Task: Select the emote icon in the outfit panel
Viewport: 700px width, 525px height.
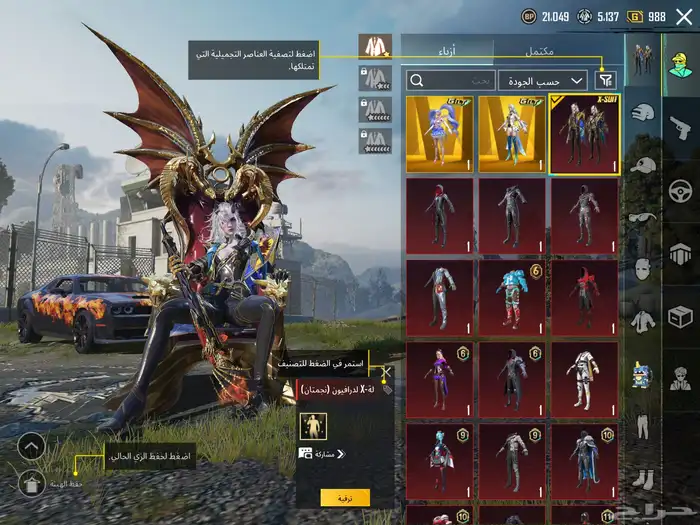Action: tap(313, 426)
